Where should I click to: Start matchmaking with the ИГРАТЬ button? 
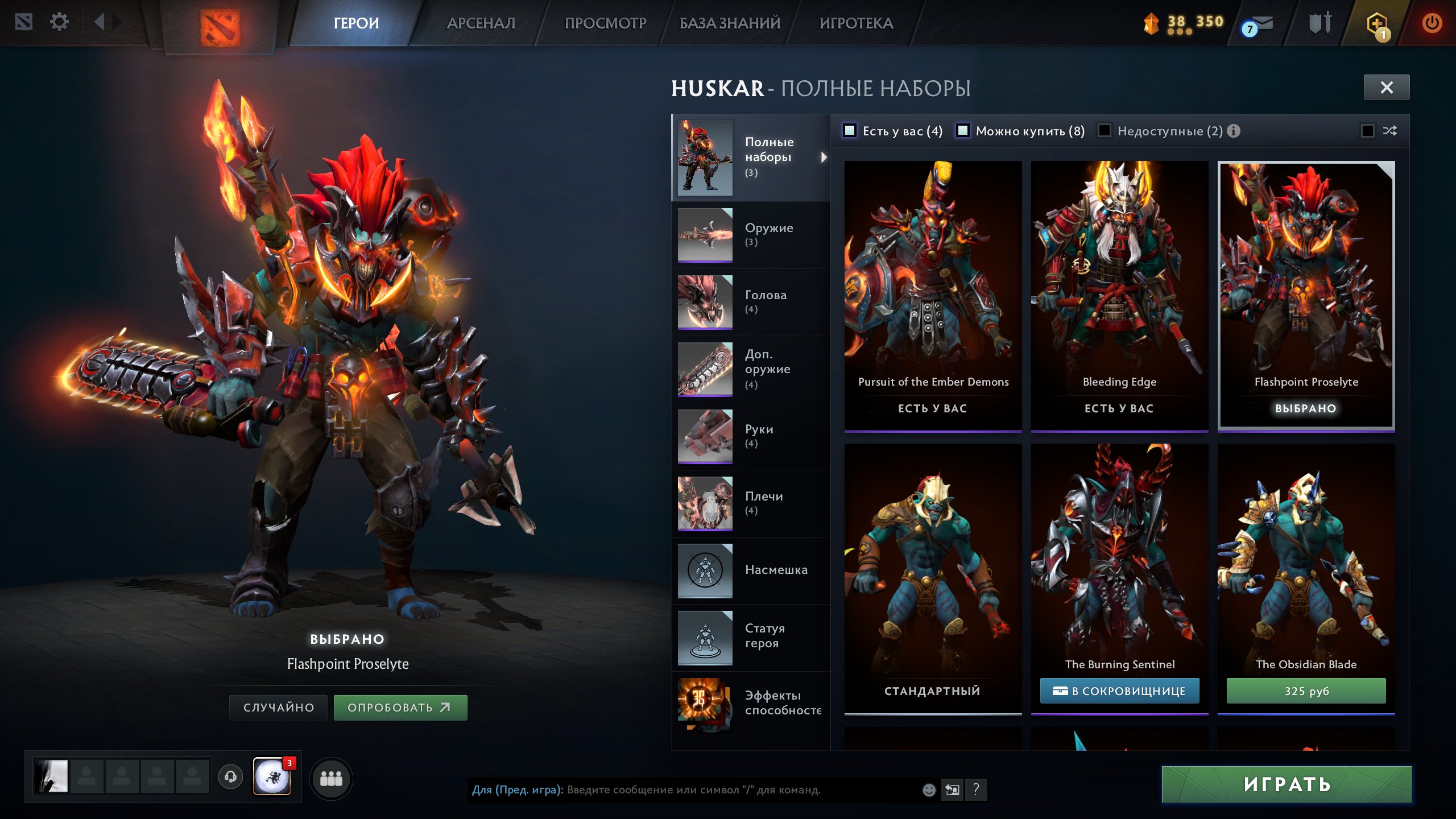click(1287, 784)
